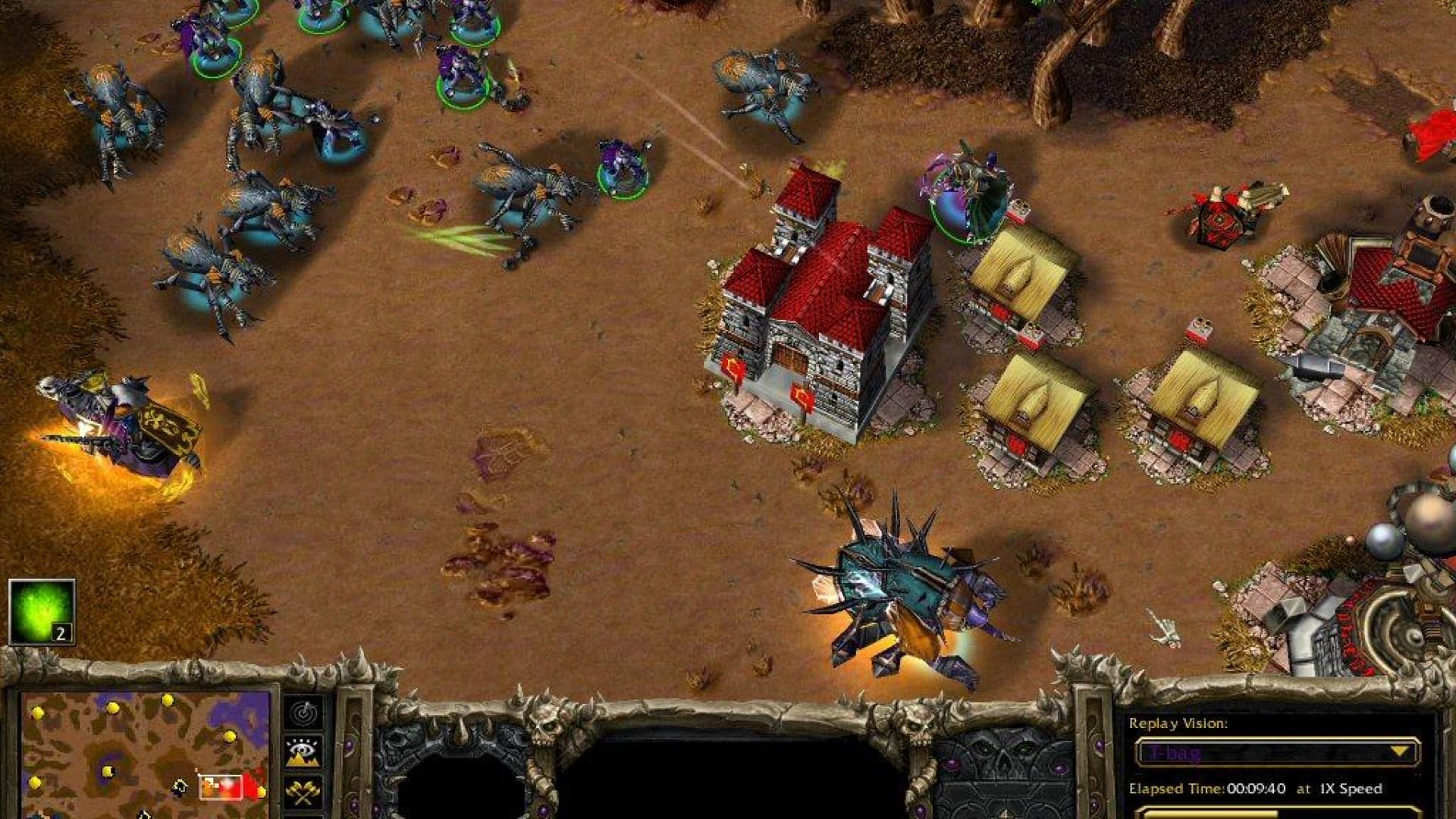Click the crossed hammers icon on the console
The image size is (1456, 819).
pyautogui.click(x=303, y=791)
